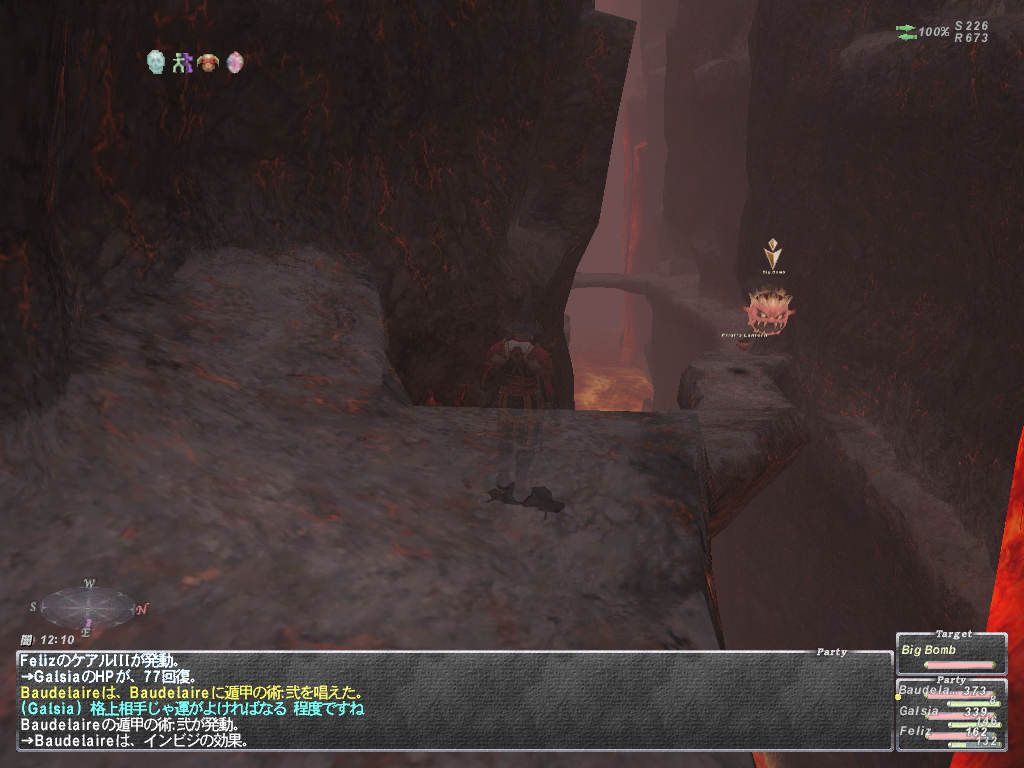
Task: Click the winged red emblem status icon
Action: pyautogui.click(x=207, y=62)
